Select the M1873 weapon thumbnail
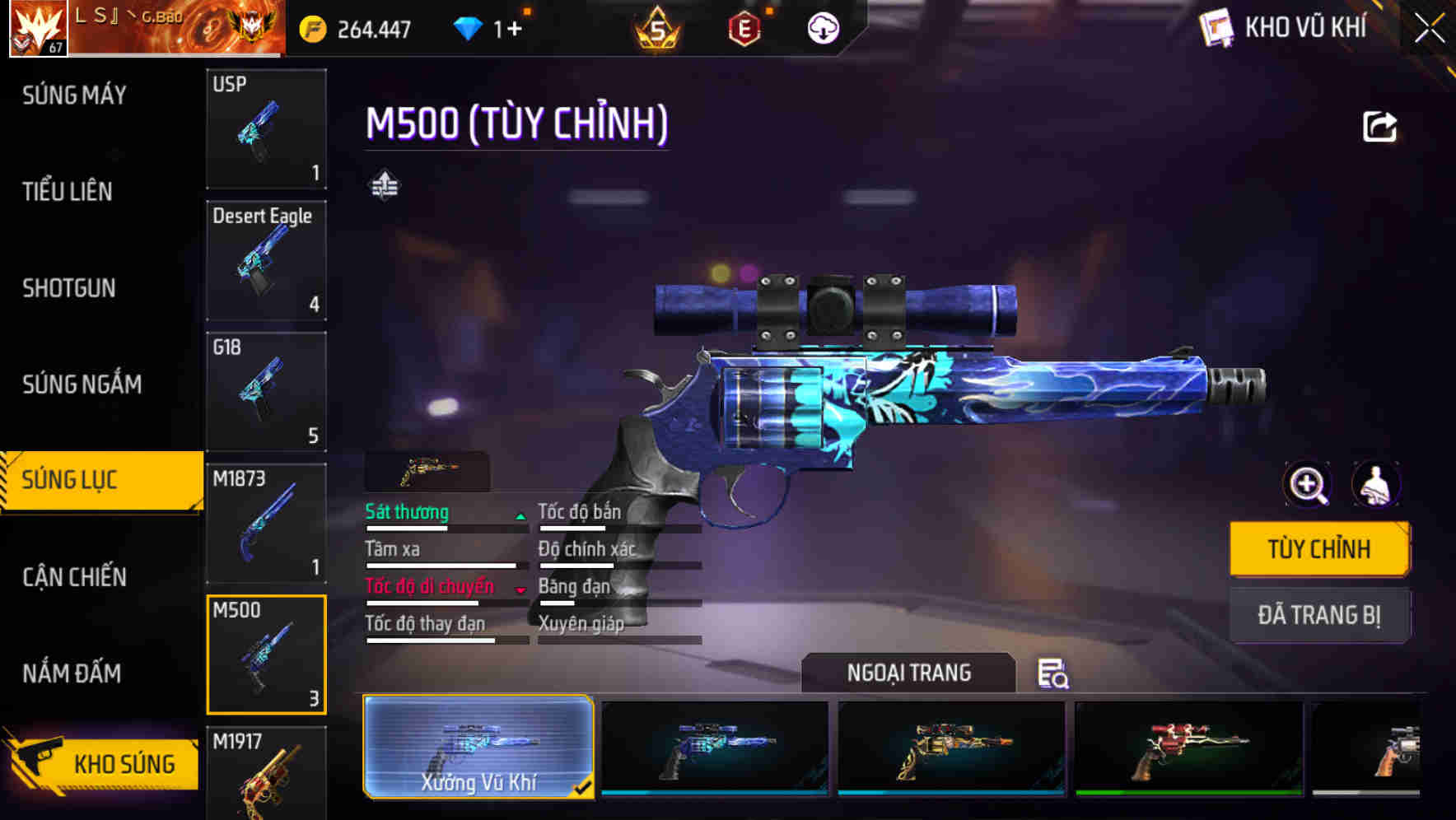1456x820 pixels. [265, 523]
